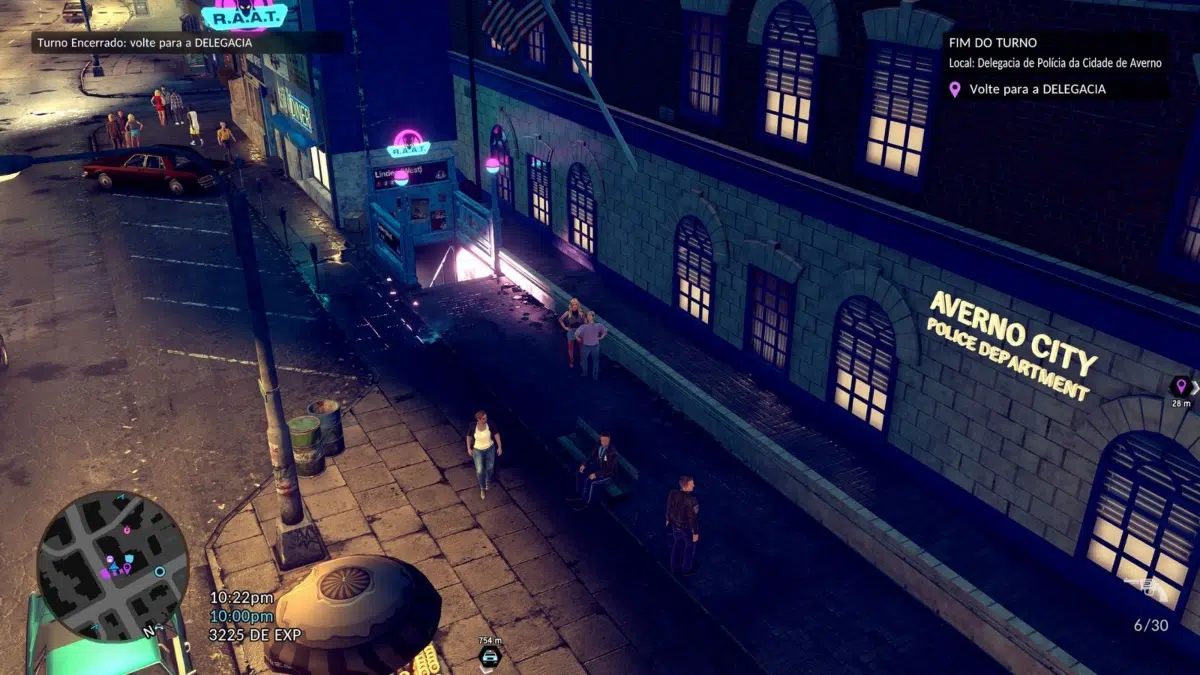Select the purple waypoint marker showing 28 m
The image size is (1200, 675).
[x=1180, y=386]
